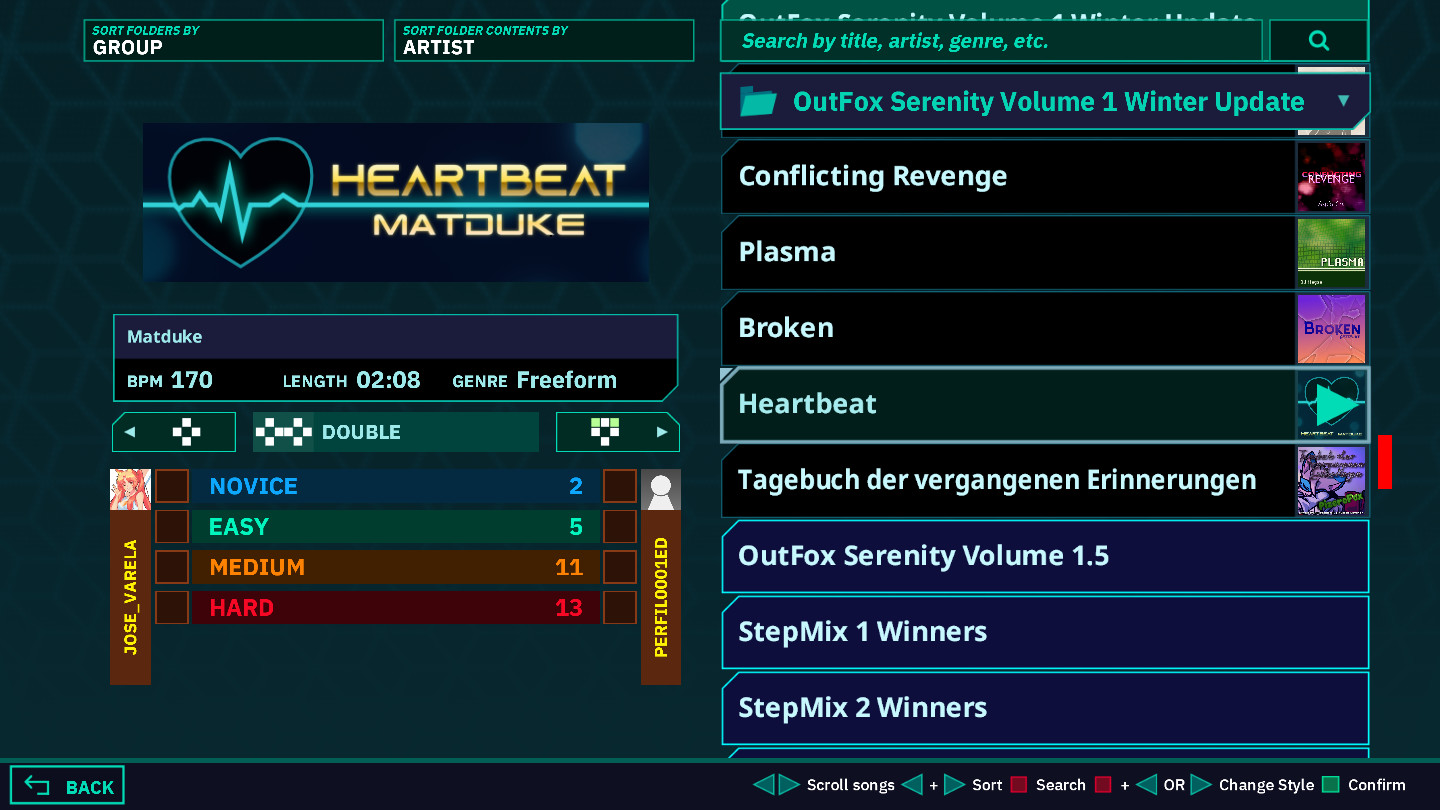
Task: Toggle the HARD difficulty checkbox
Action: tap(171, 606)
